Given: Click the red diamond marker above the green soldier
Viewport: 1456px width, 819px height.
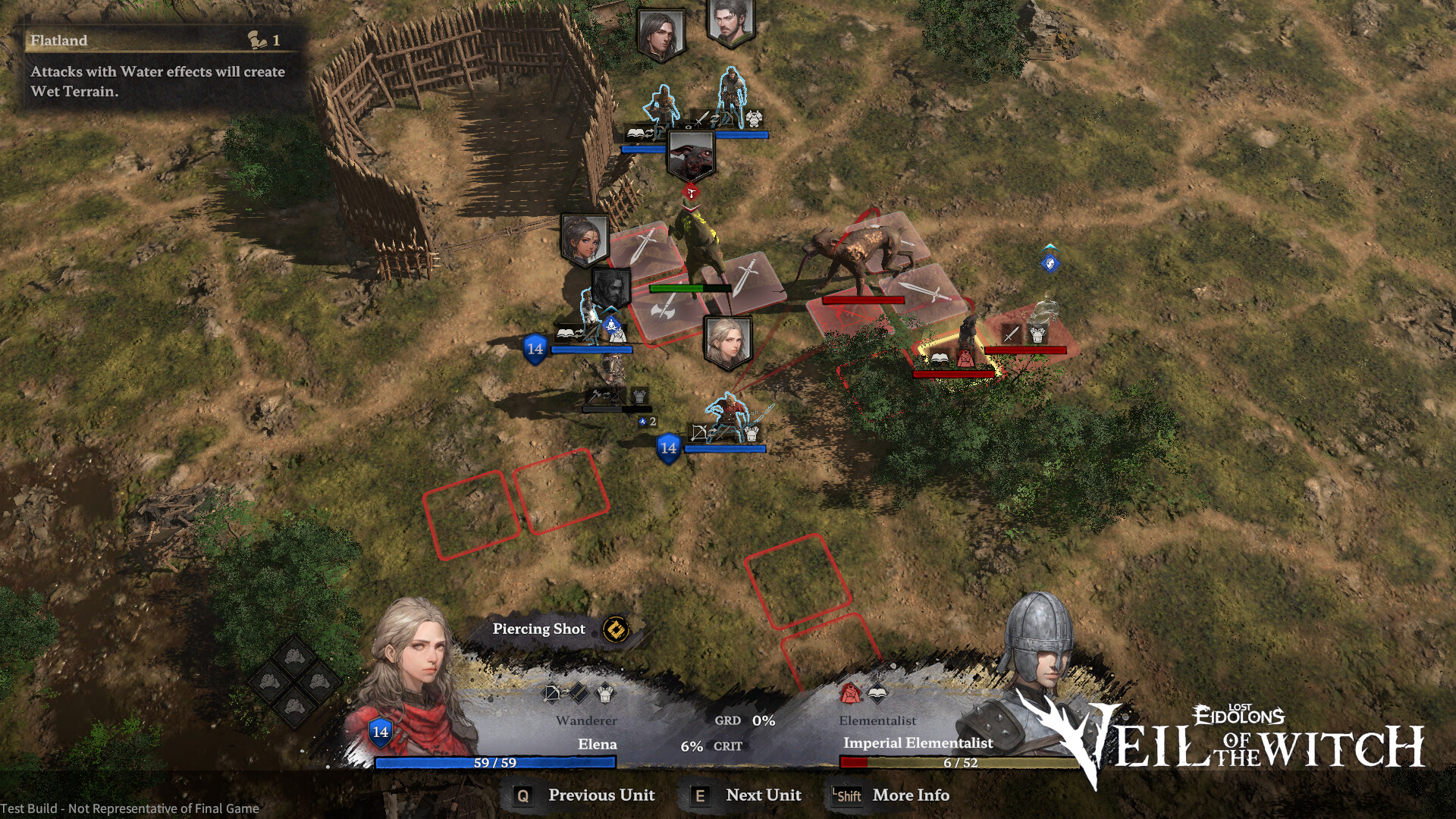Looking at the screenshot, I should coord(690,192).
